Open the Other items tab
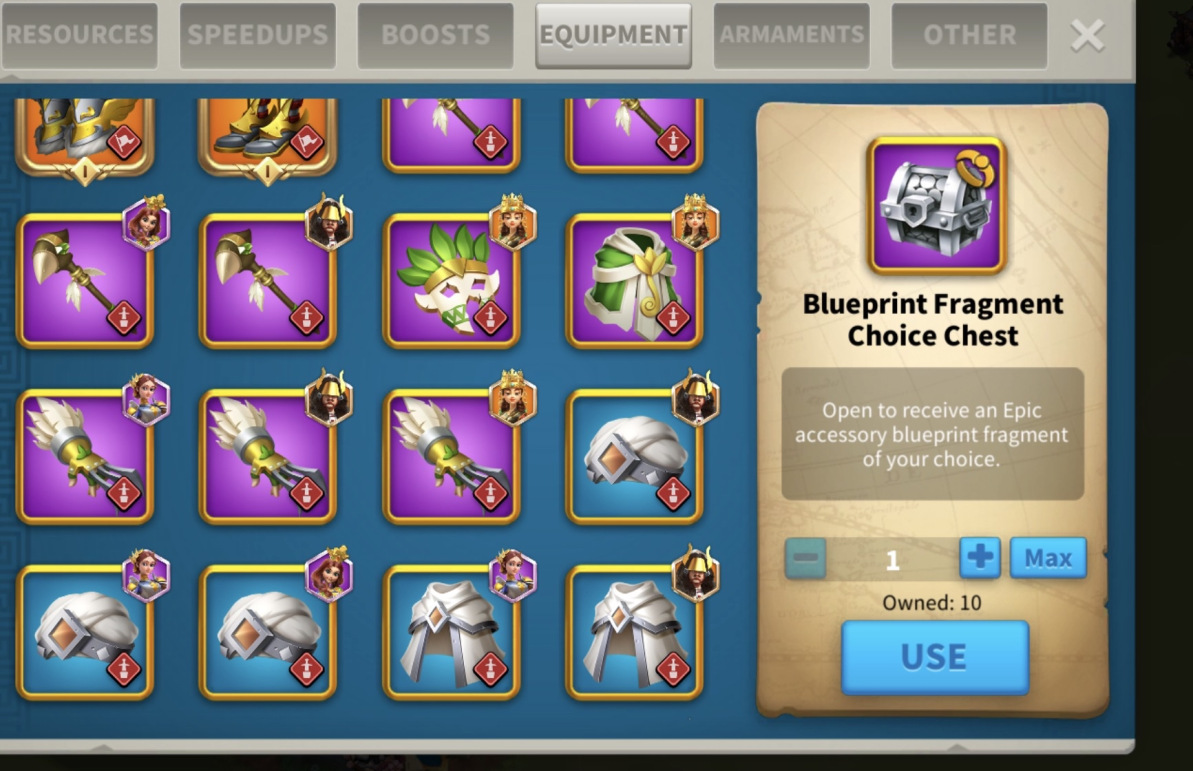1193x771 pixels. coord(969,35)
